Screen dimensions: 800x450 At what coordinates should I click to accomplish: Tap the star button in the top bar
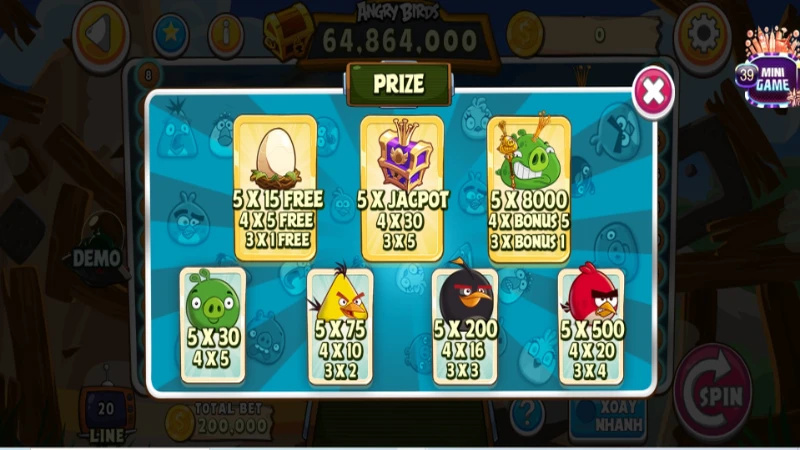(x=170, y=35)
